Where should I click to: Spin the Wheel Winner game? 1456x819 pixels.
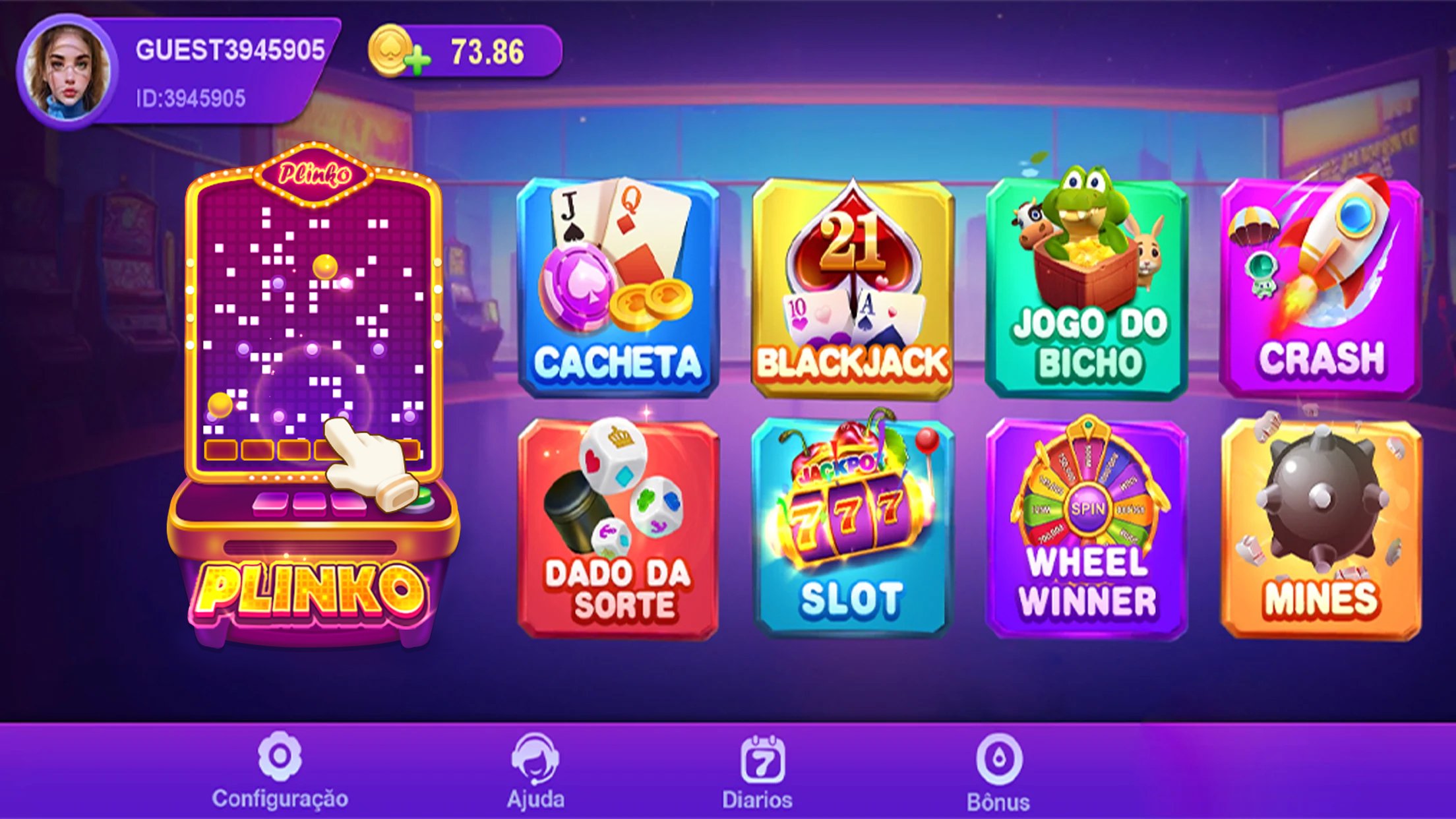click(1085, 528)
